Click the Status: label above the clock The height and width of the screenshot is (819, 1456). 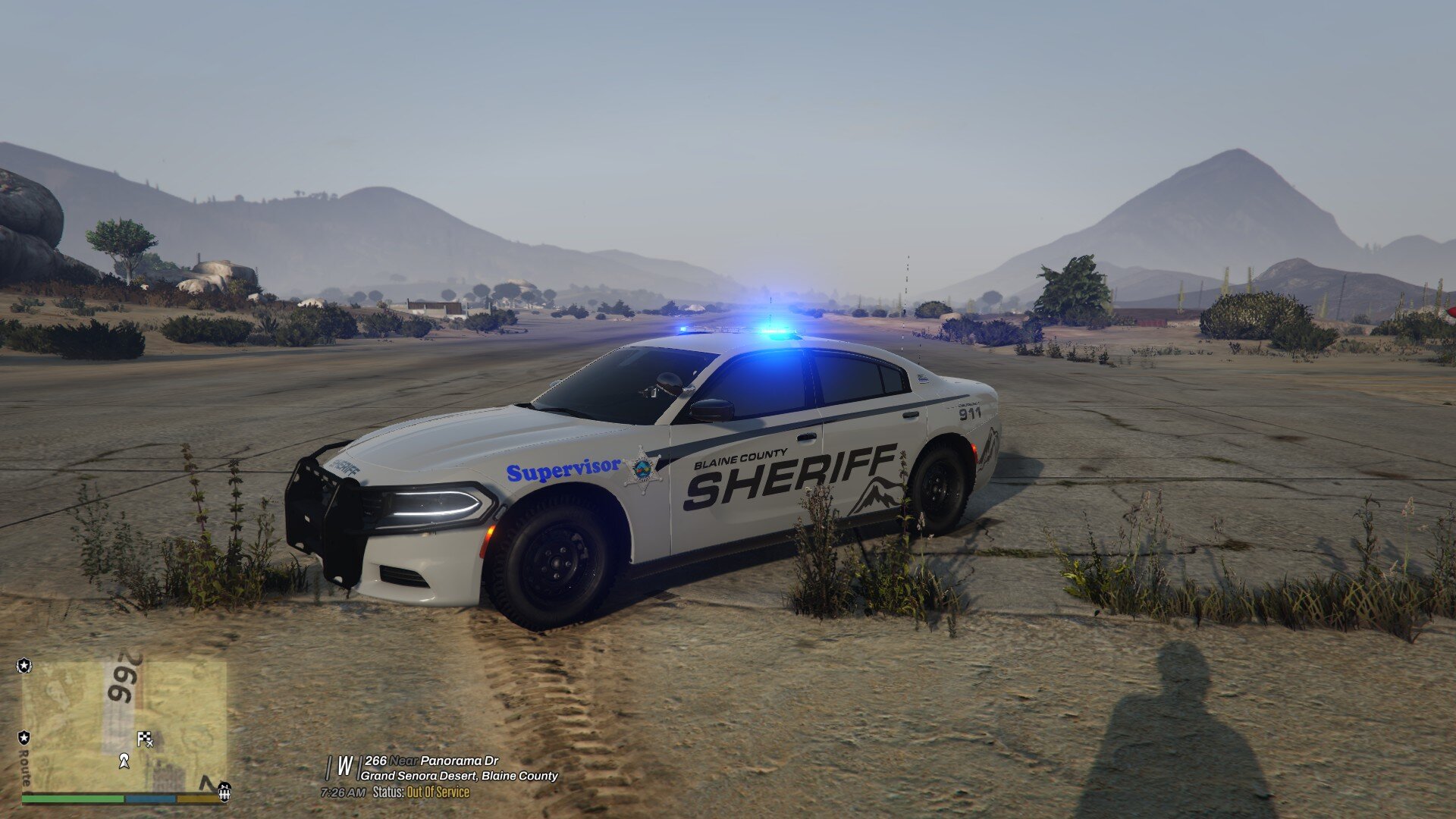click(388, 793)
